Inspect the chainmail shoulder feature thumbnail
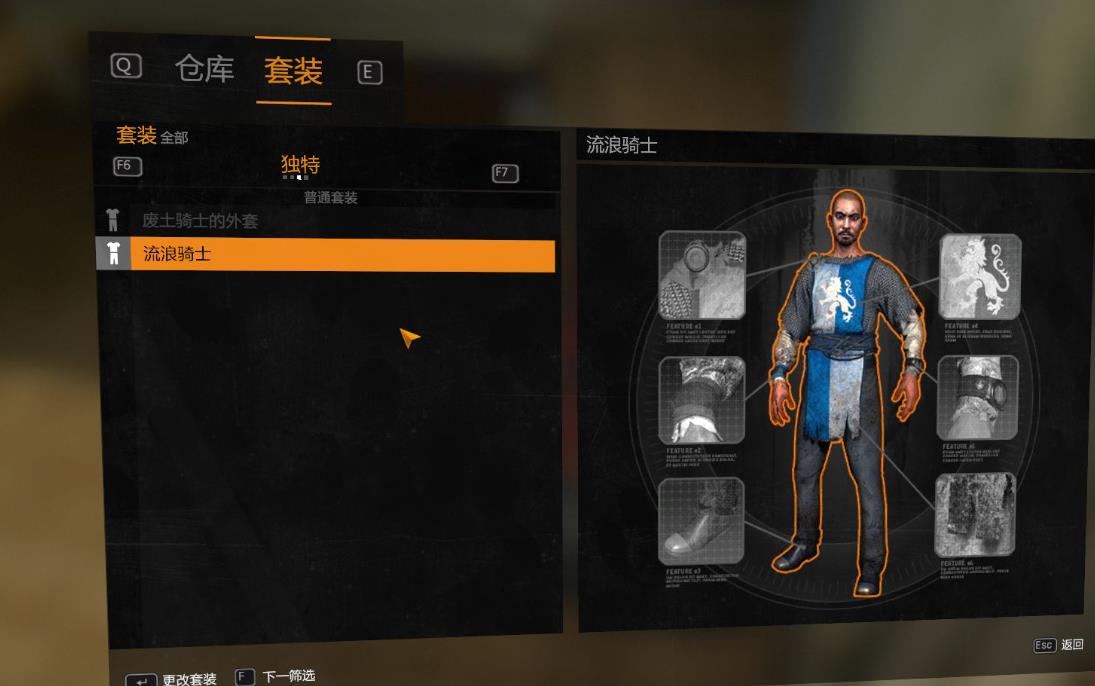The image size is (1095, 686). 702,275
